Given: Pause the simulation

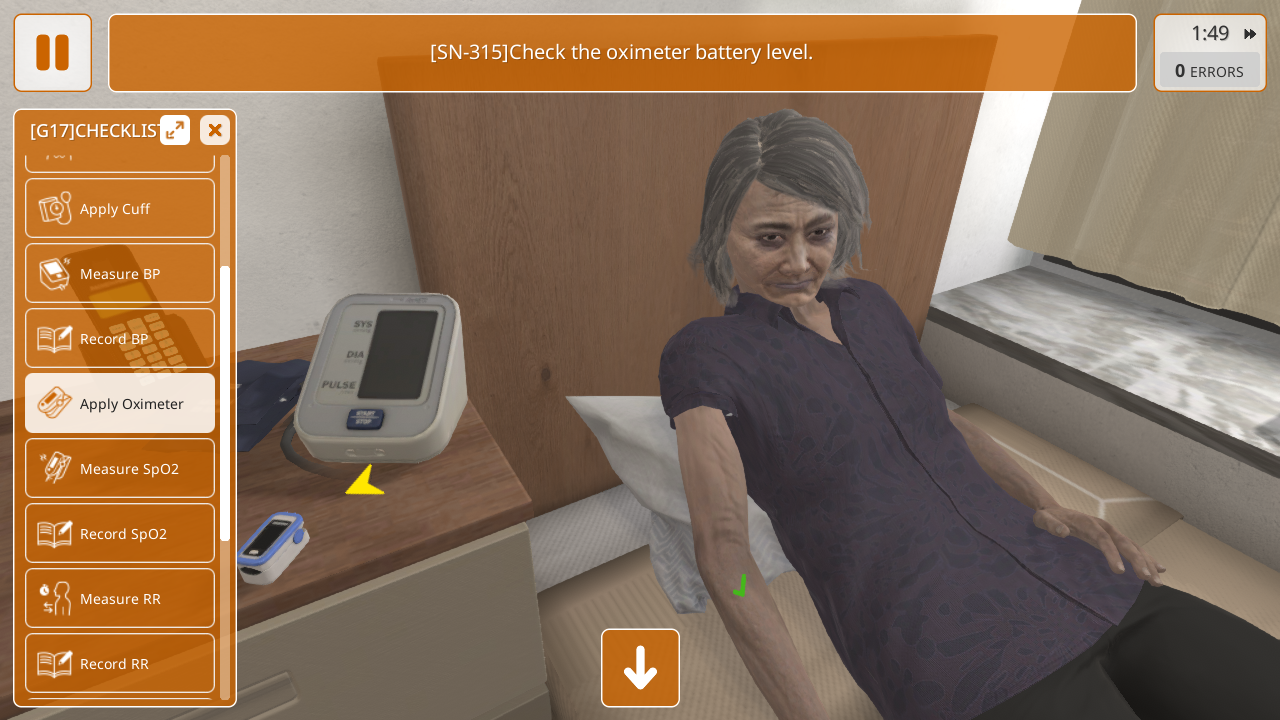Looking at the screenshot, I should (x=52, y=53).
